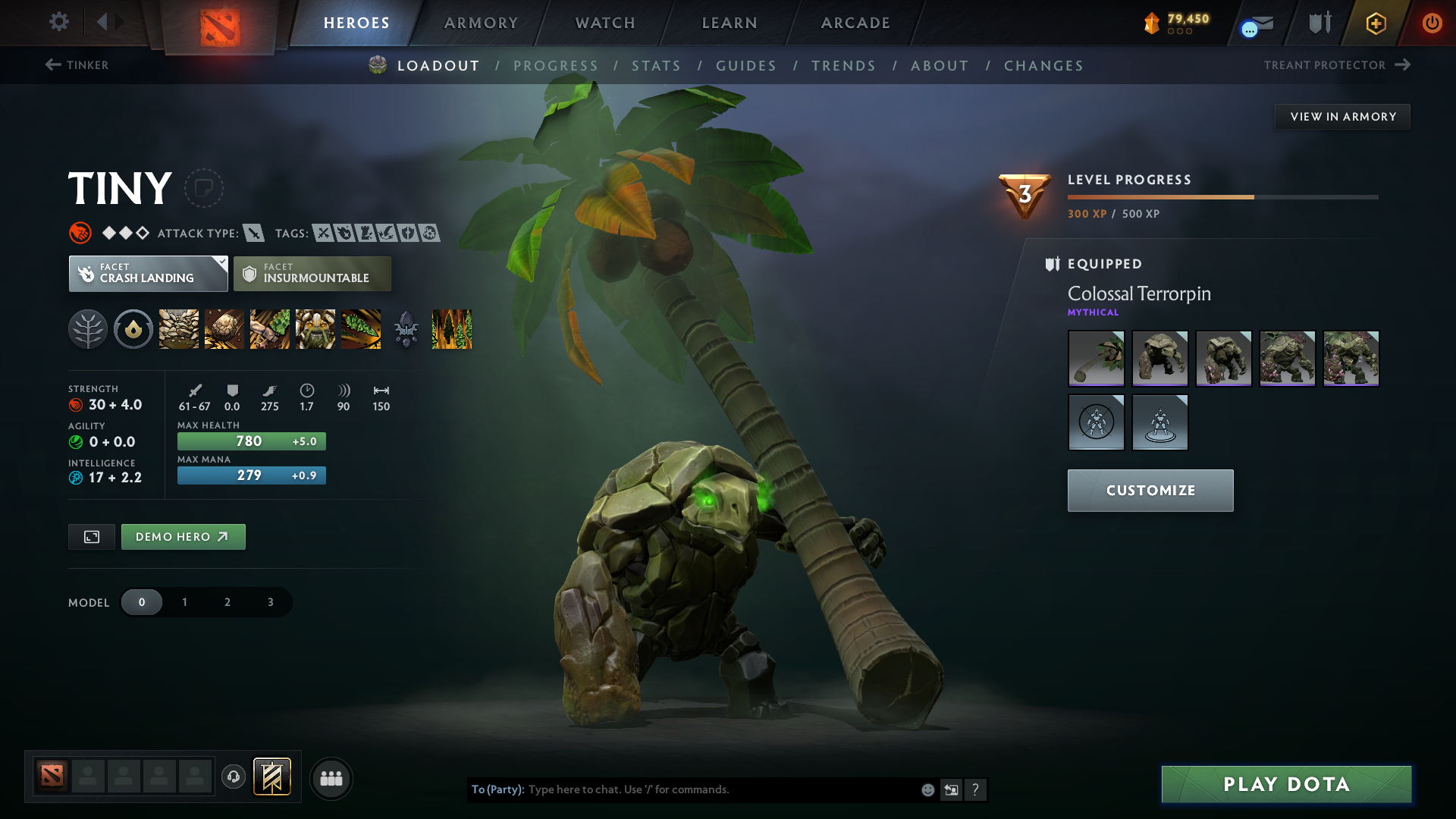Select the Avalanche ability icon
The width and height of the screenshot is (1456, 819).
[178, 329]
